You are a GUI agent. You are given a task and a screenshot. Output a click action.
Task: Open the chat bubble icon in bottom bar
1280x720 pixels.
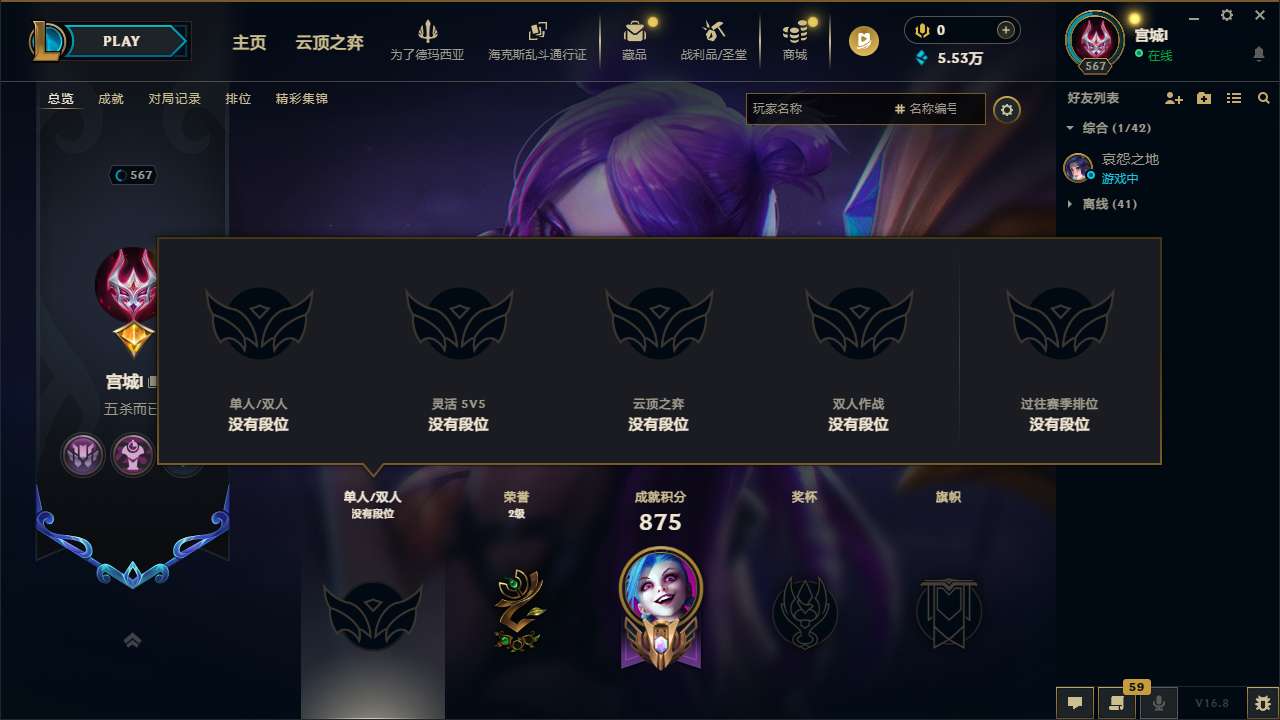(x=1074, y=703)
